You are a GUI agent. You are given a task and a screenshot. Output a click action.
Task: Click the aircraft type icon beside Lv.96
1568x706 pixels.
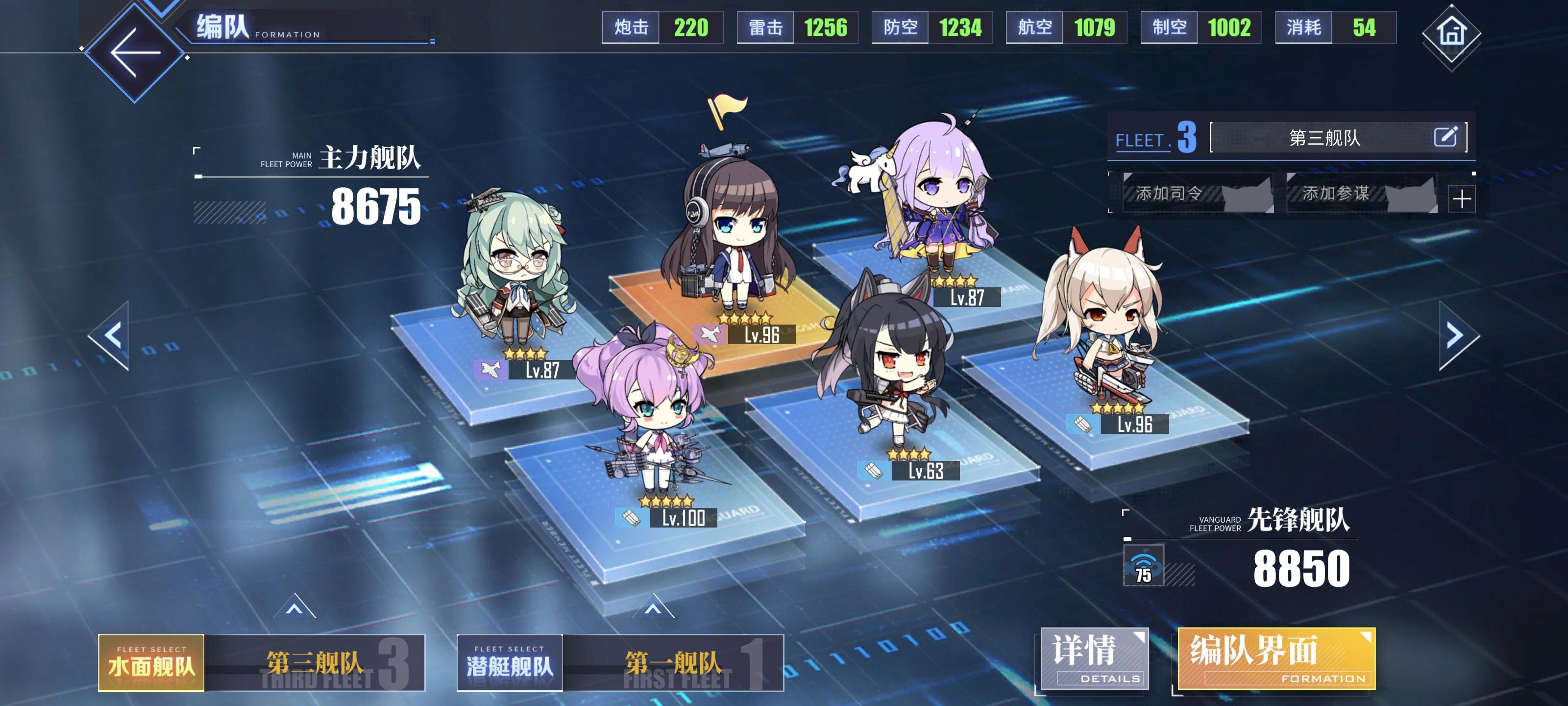click(709, 334)
